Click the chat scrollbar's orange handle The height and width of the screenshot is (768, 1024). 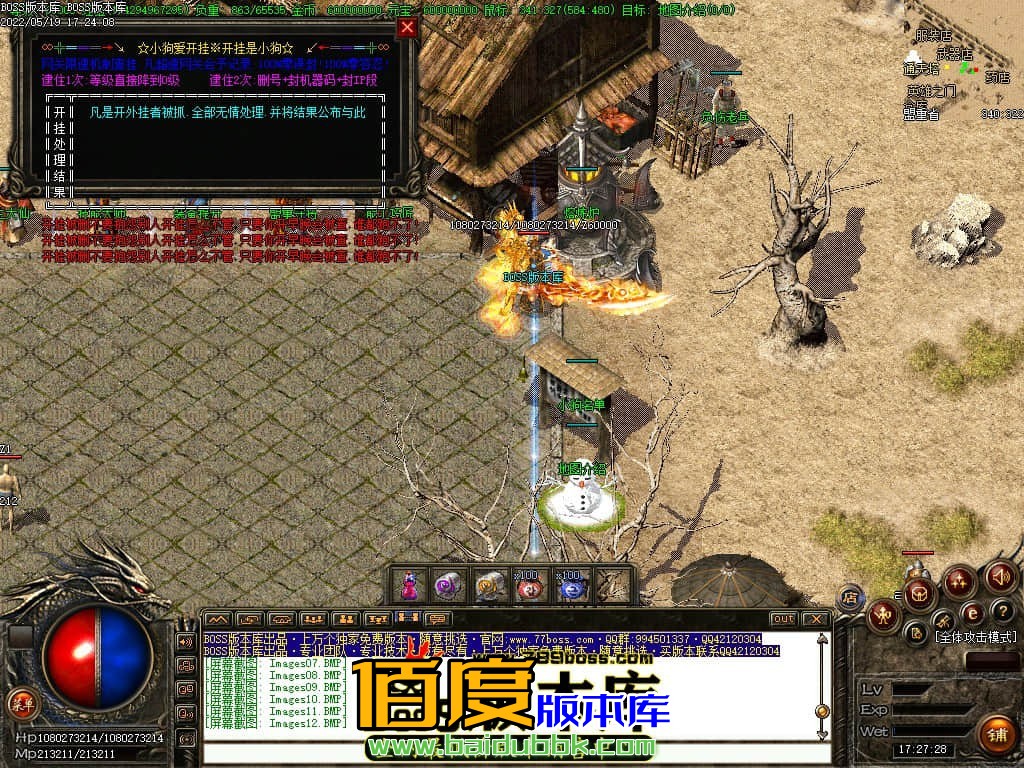(822, 711)
